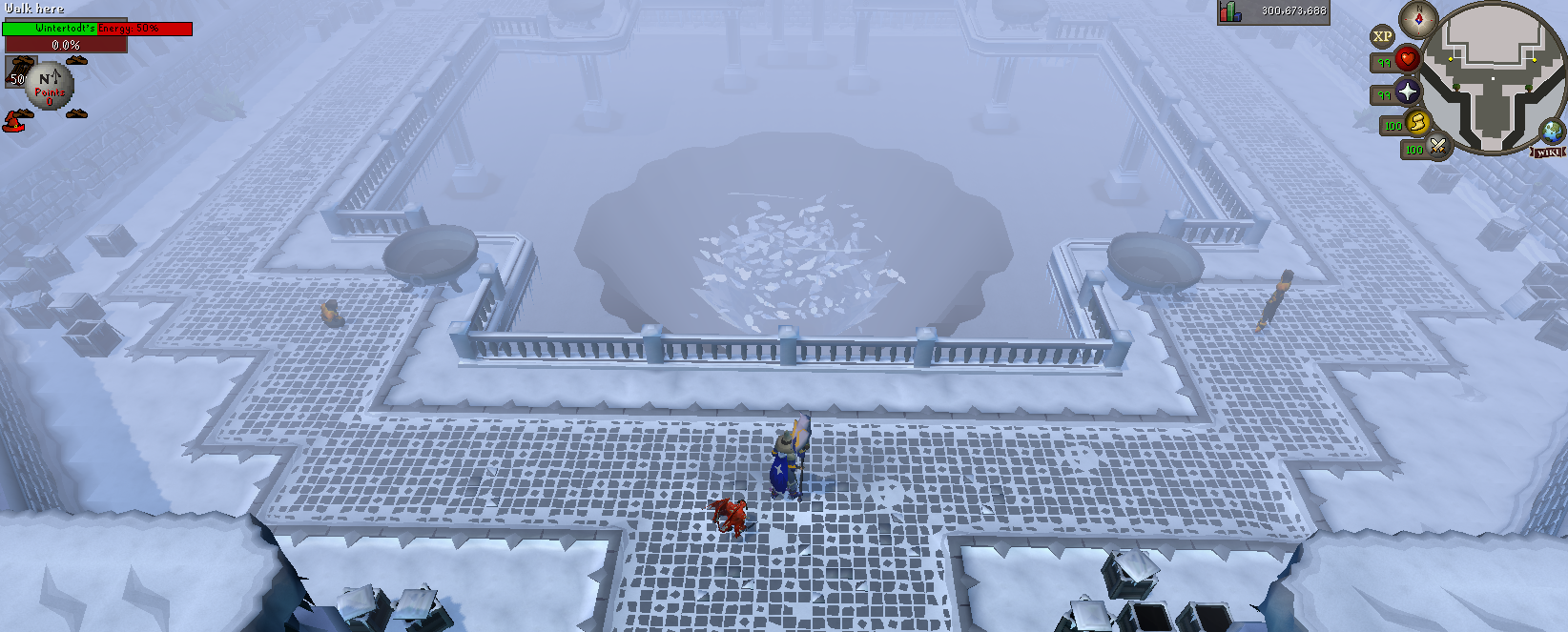Click the compass to face north
The width and height of the screenshot is (1568, 632).
tap(1418, 18)
